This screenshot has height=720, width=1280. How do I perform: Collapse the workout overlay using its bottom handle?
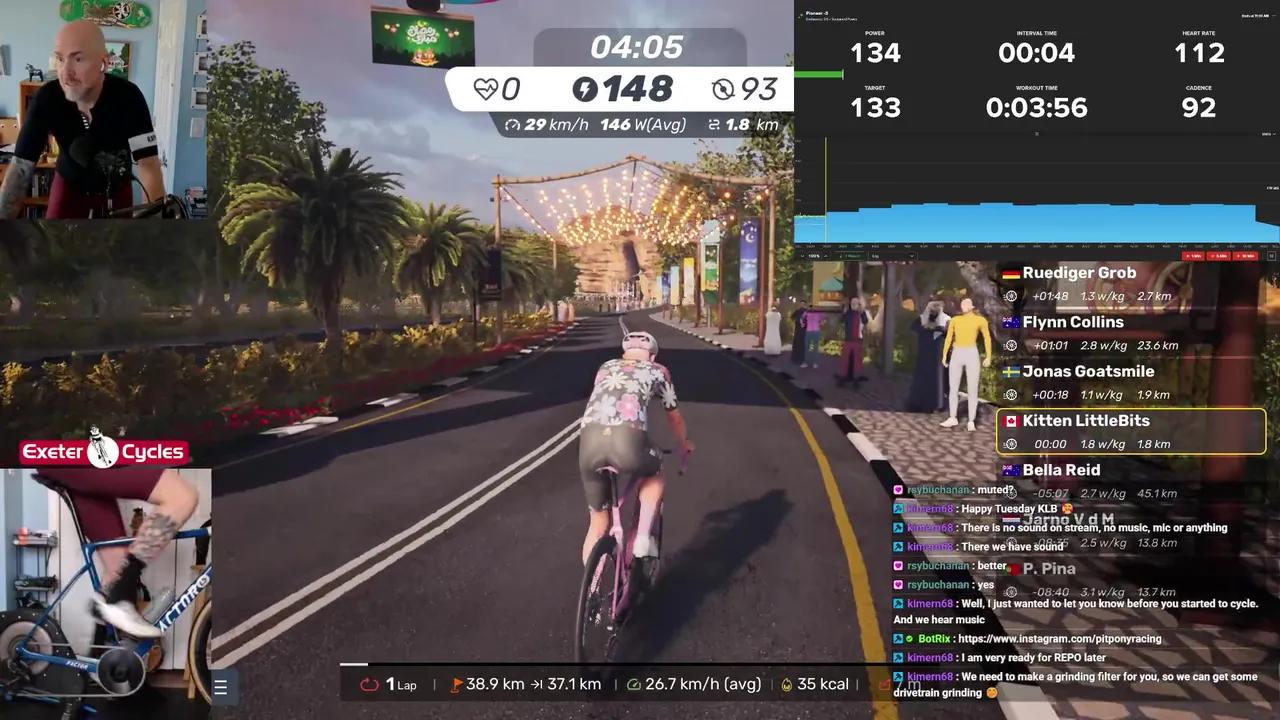click(x=1036, y=134)
